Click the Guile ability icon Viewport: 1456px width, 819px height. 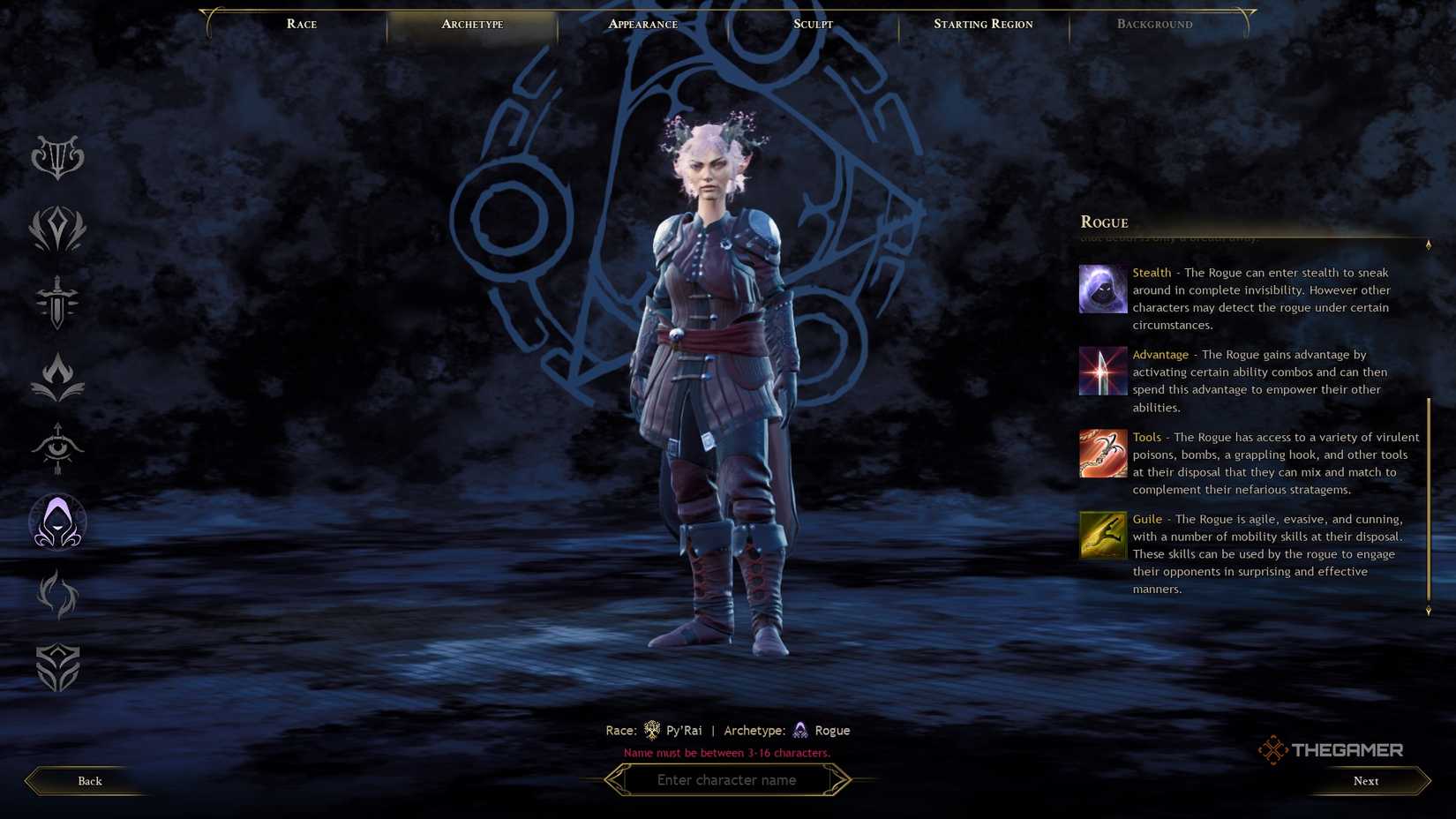(1102, 535)
